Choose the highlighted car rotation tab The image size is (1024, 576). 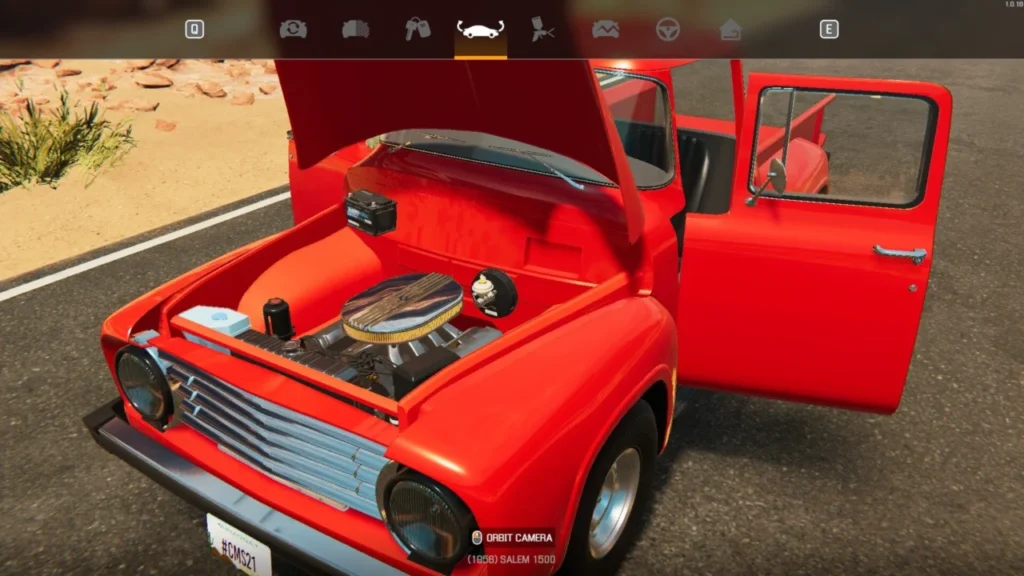pyautogui.click(x=480, y=29)
